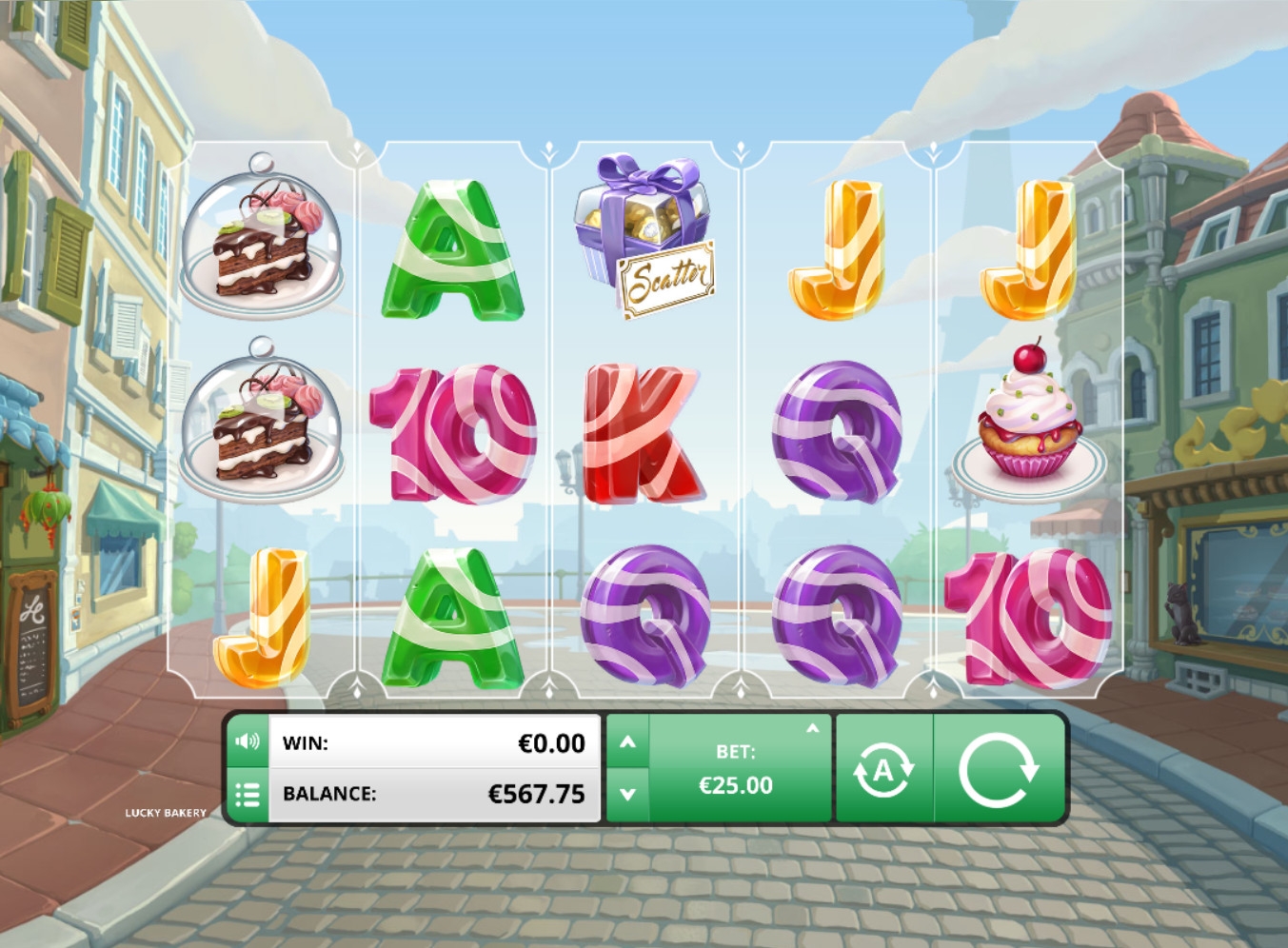This screenshot has height=948, width=1288.
Task: Toggle the sound speaker button
Action: click(248, 741)
